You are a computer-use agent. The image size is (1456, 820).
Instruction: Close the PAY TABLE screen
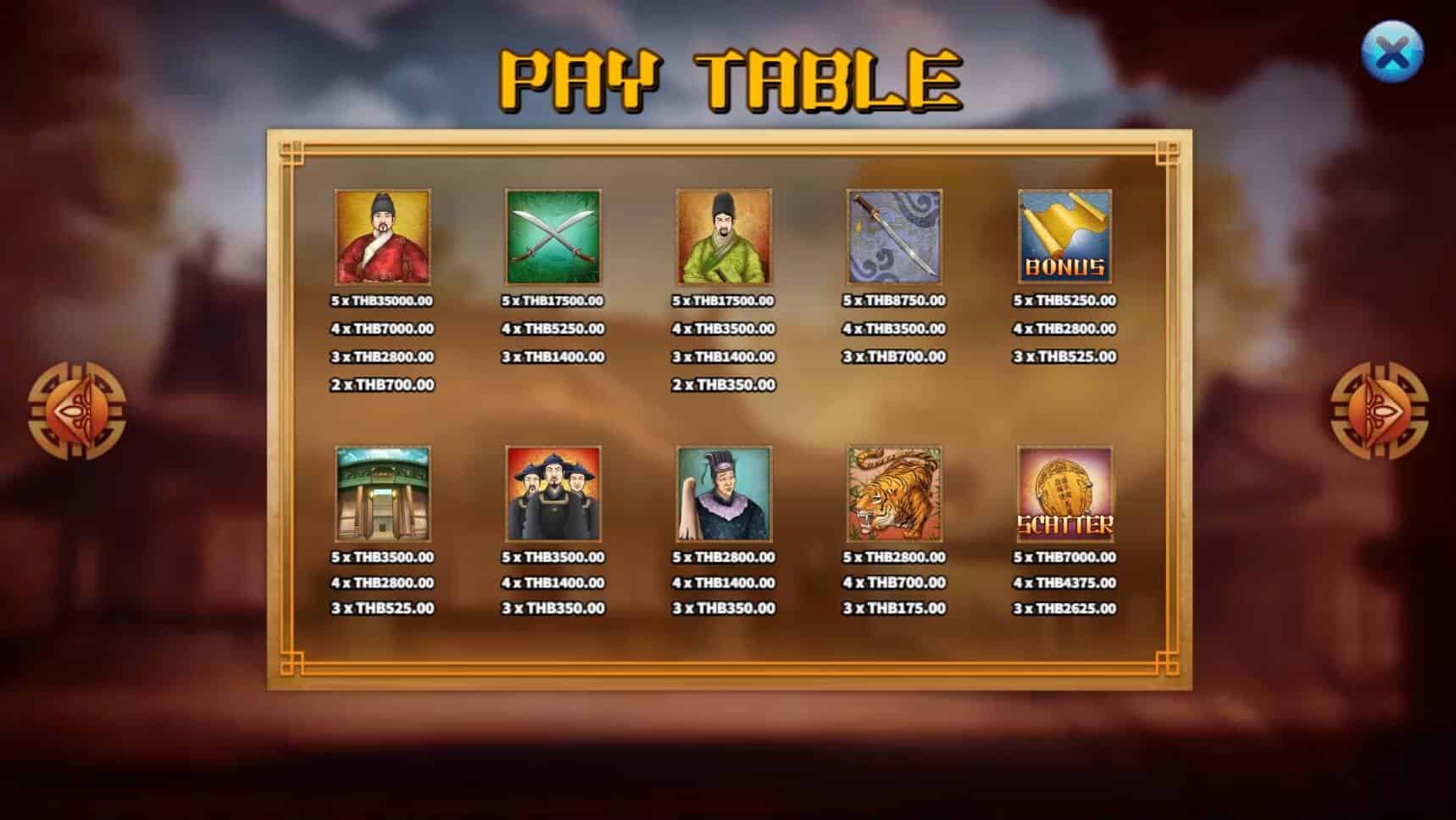click(x=1393, y=47)
